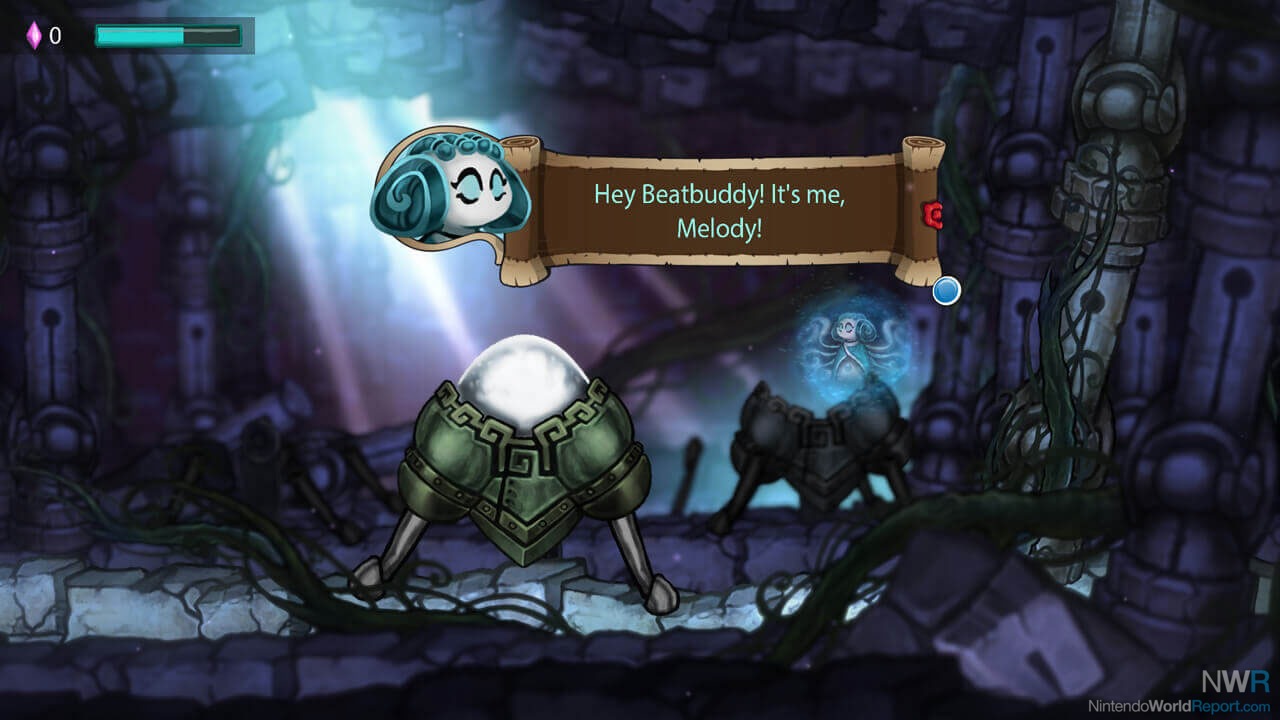Click the blue continue button below the scroll

pyautogui.click(x=946, y=291)
